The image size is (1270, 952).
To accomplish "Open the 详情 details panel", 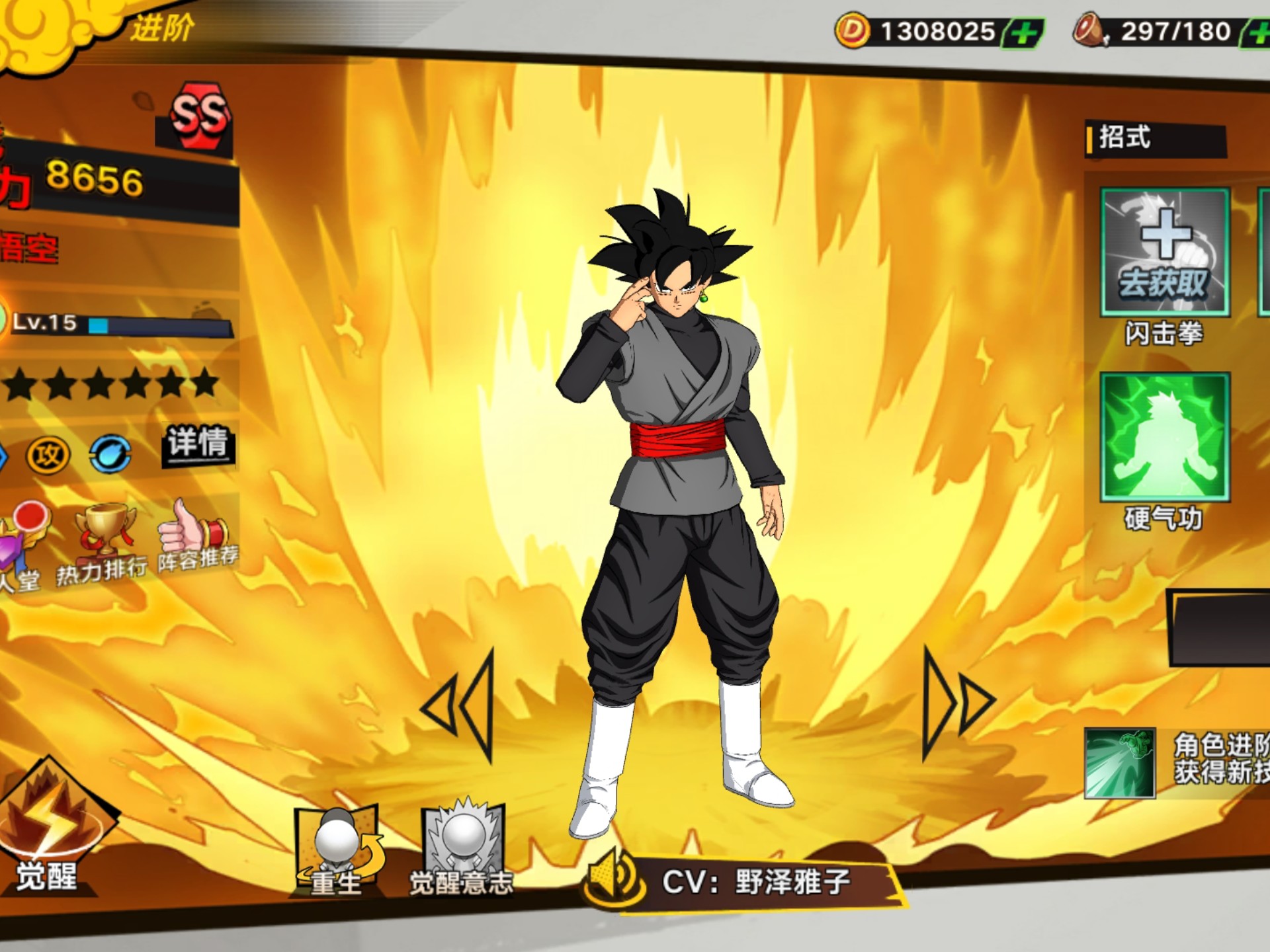I will point(197,444).
